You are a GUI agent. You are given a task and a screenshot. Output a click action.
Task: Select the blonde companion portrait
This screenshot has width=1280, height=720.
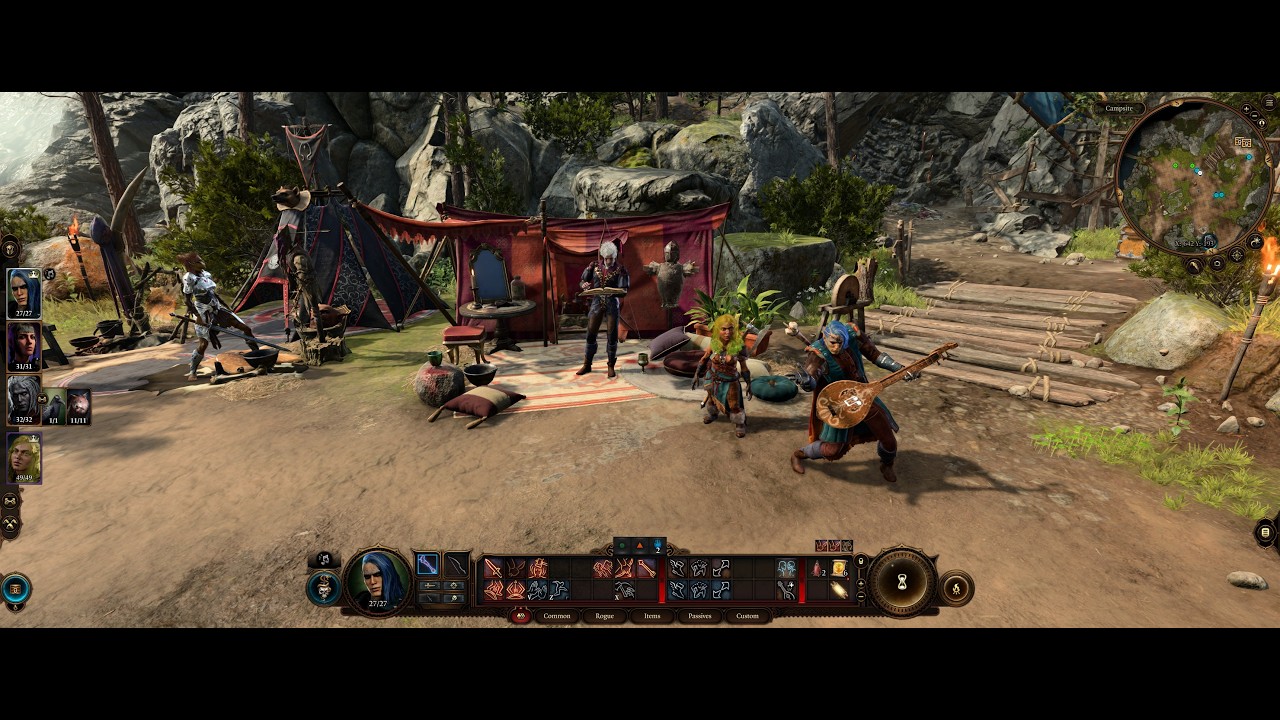(24, 458)
